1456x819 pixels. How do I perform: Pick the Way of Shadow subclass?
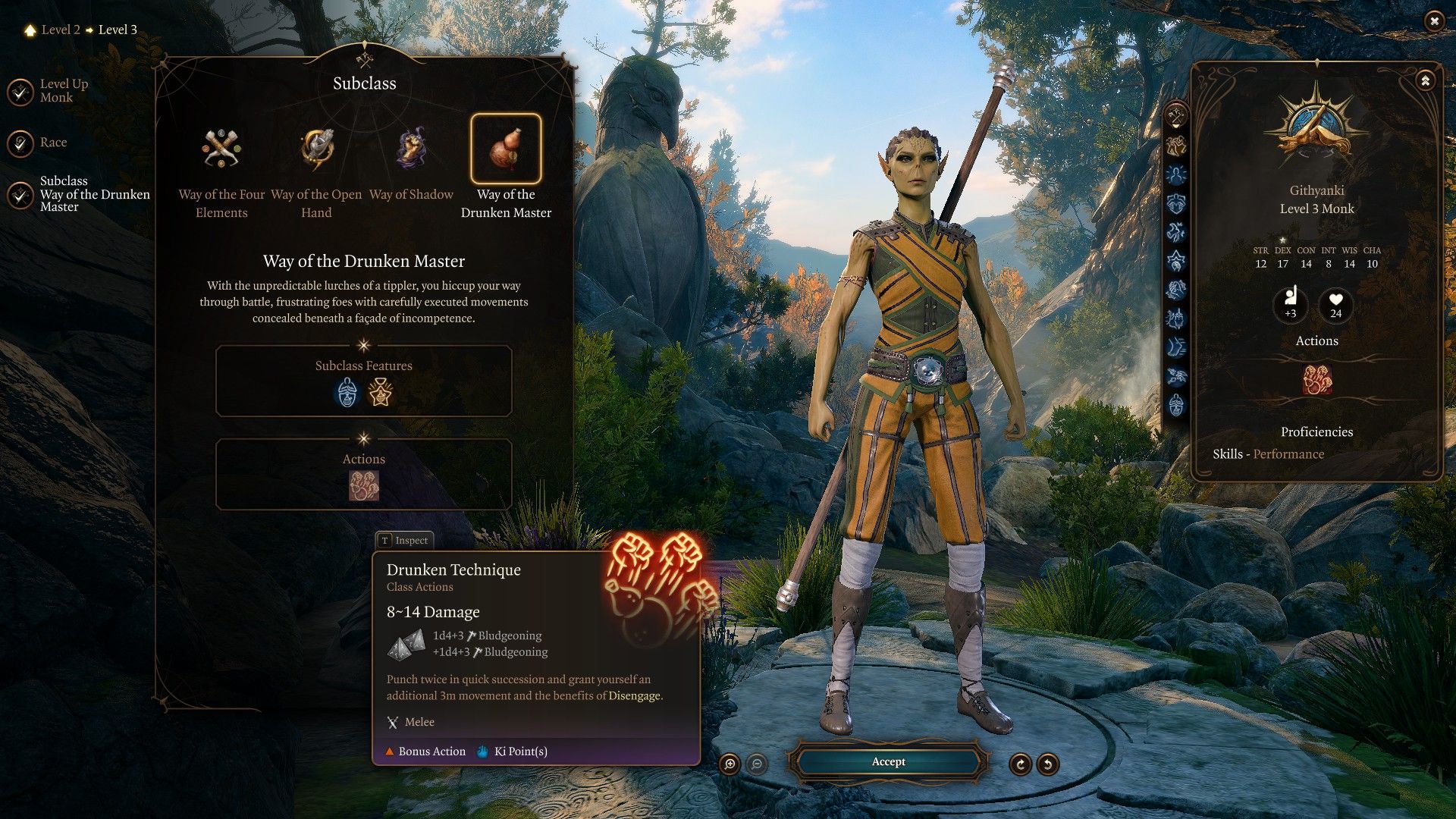pyautogui.click(x=411, y=149)
